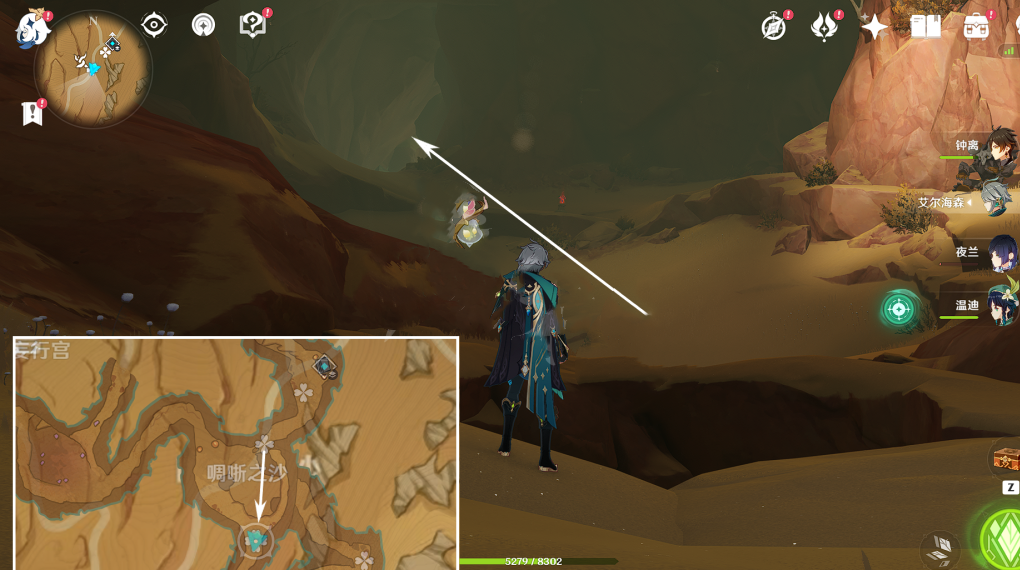Open the compass events icon
Image resolution: width=1020 pixels, height=570 pixels.
click(773, 27)
